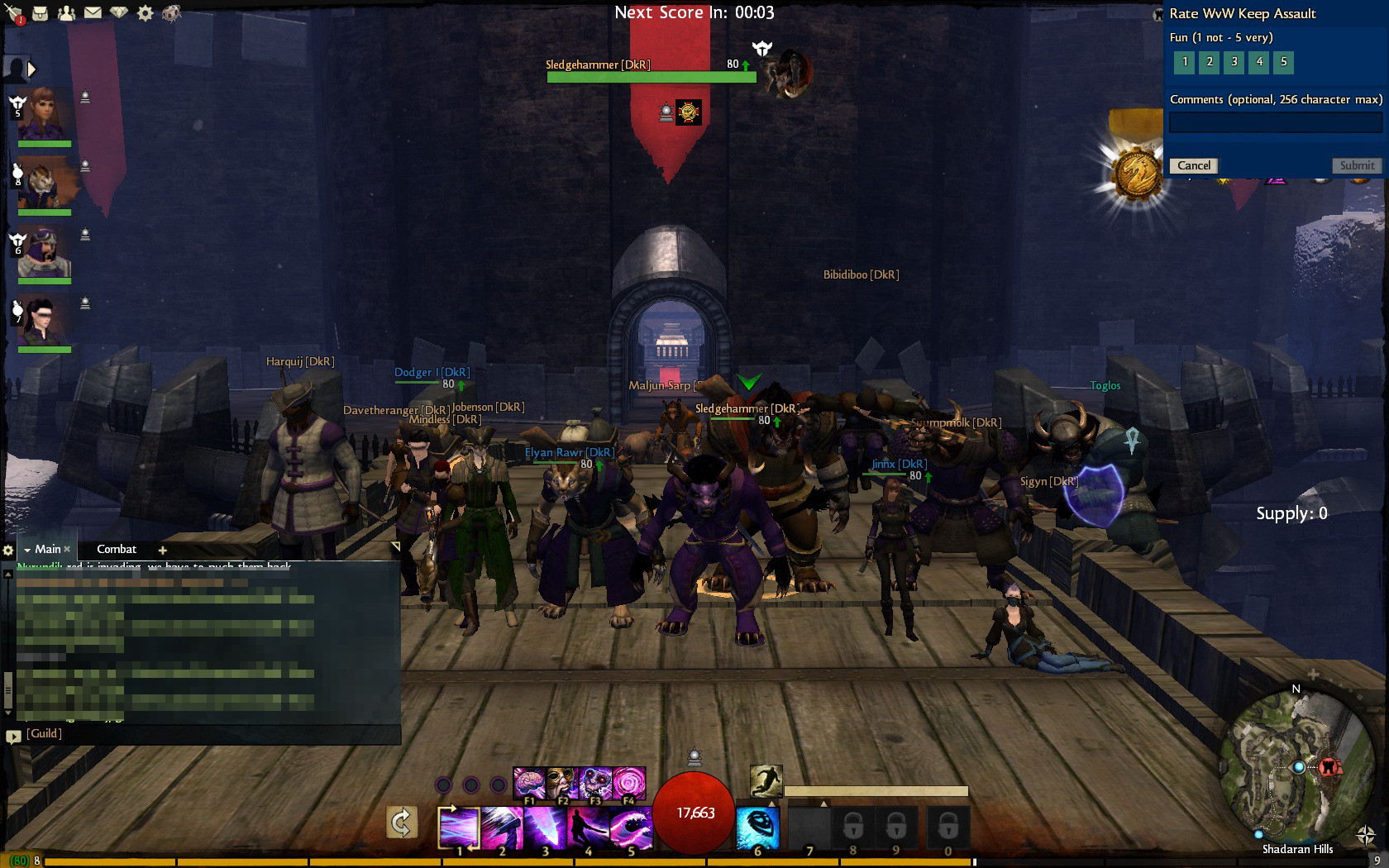The width and height of the screenshot is (1389, 868).
Task: Click the survey comments text field
Action: pyautogui.click(x=1275, y=122)
